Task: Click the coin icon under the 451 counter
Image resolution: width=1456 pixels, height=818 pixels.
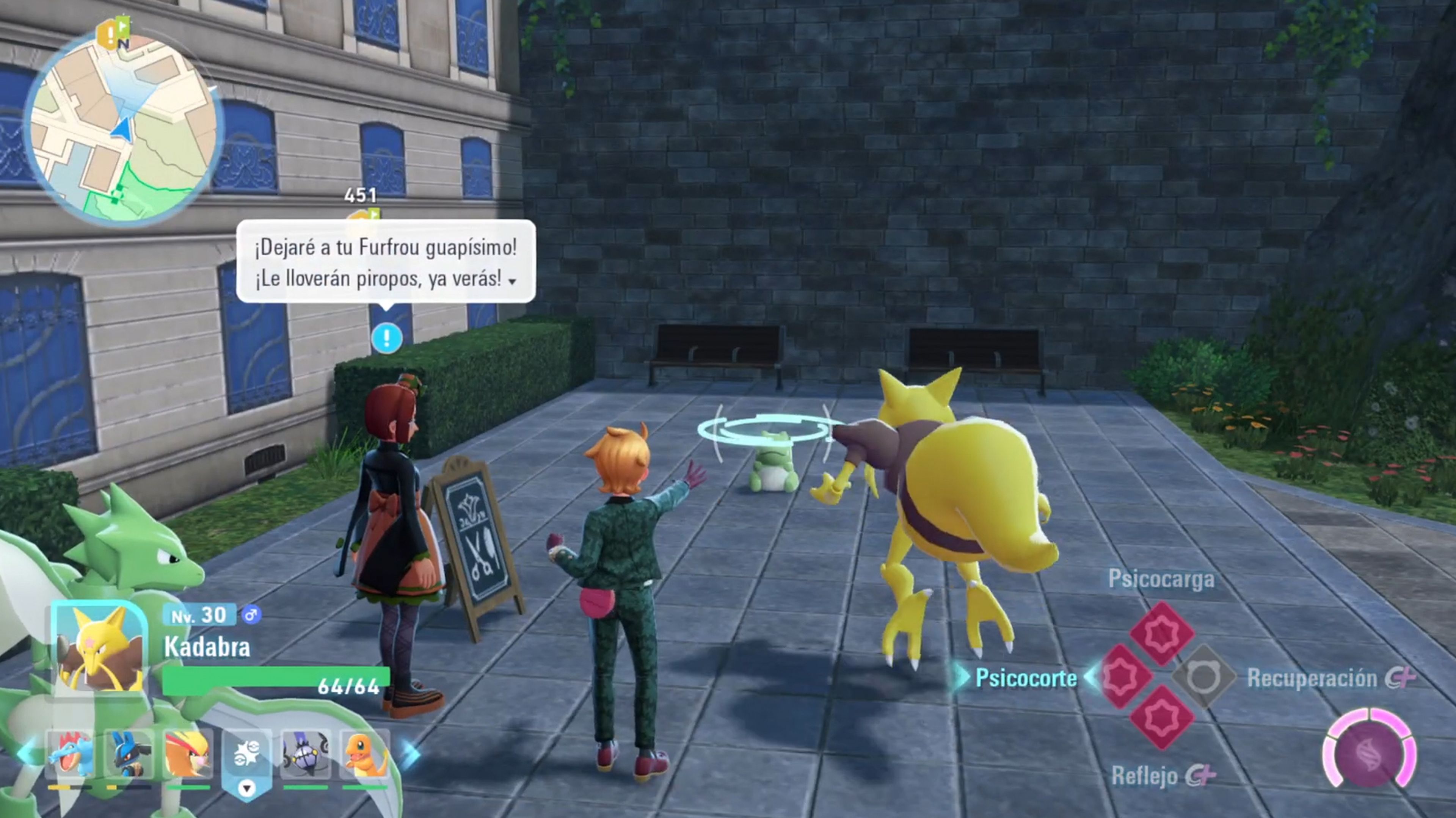Action: click(362, 216)
